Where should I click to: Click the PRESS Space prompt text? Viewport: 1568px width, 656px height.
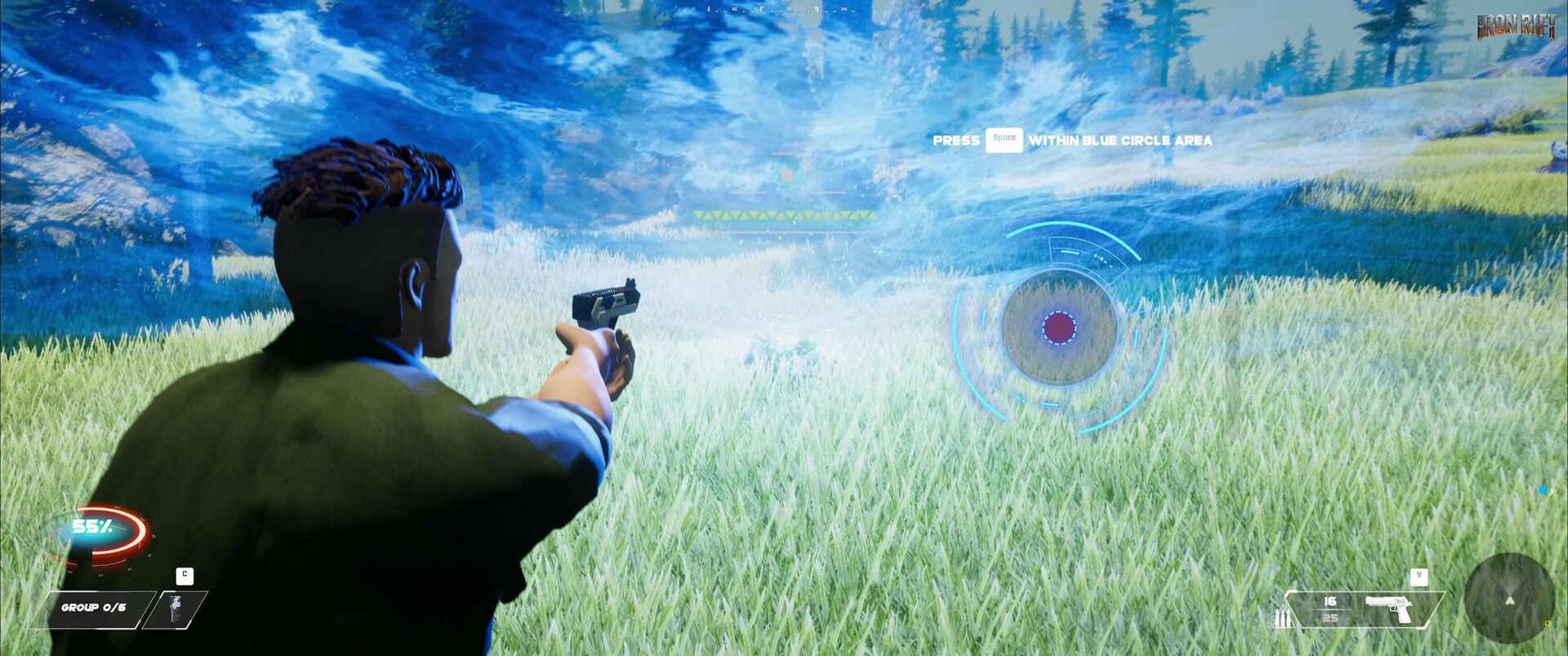[955, 140]
